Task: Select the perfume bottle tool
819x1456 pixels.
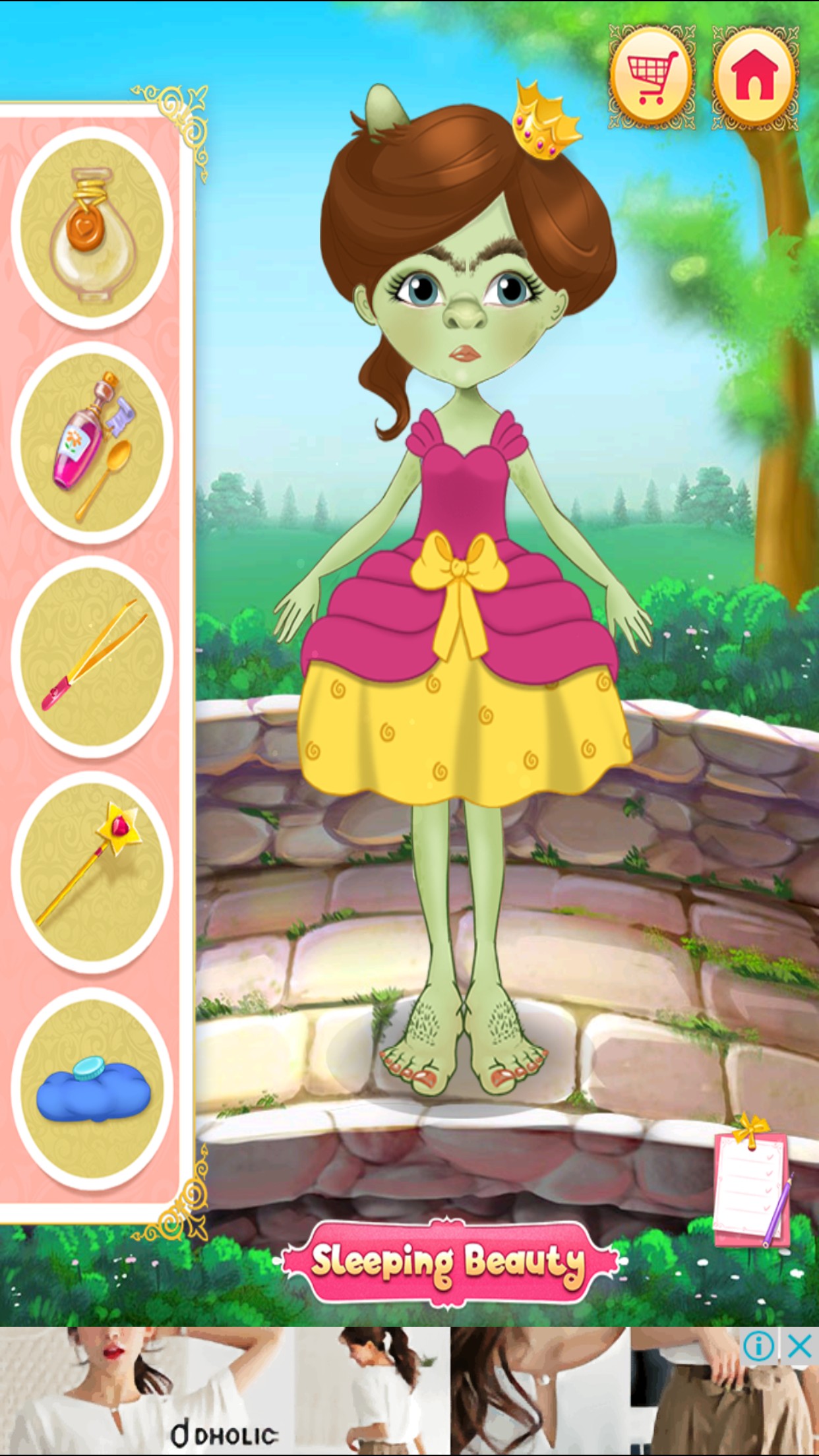Action: pos(92,228)
